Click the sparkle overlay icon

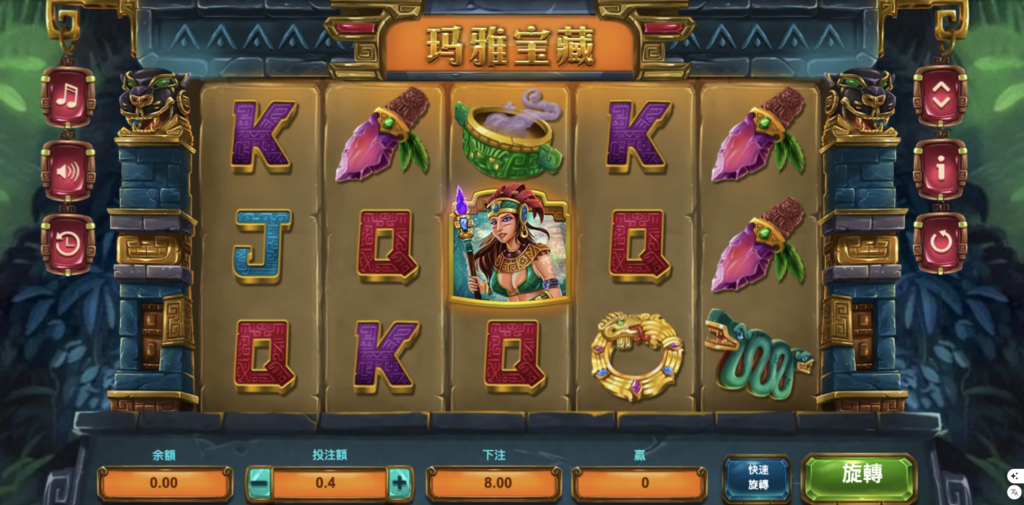pos(1014,475)
